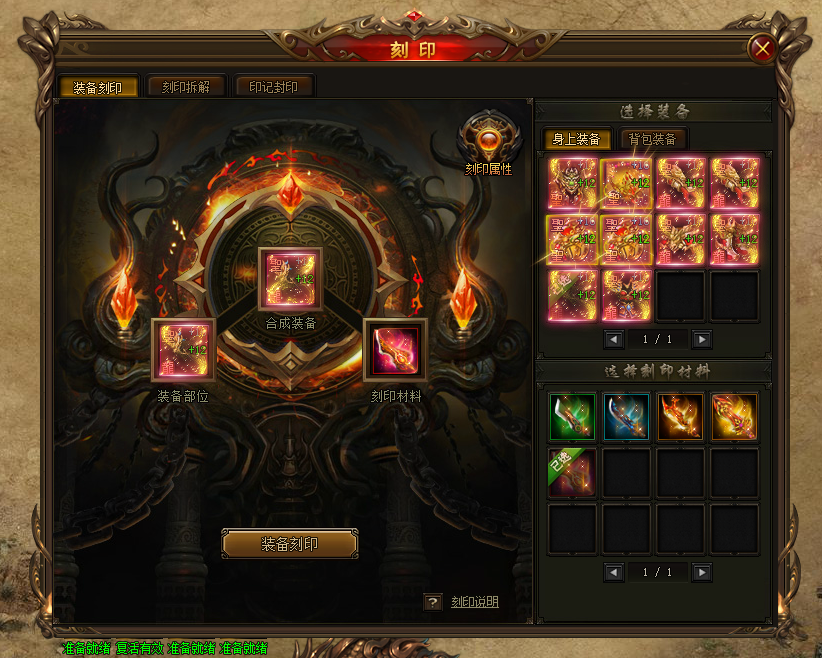
Task: Select the first equipped helmet item
Action: (x=572, y=183)
